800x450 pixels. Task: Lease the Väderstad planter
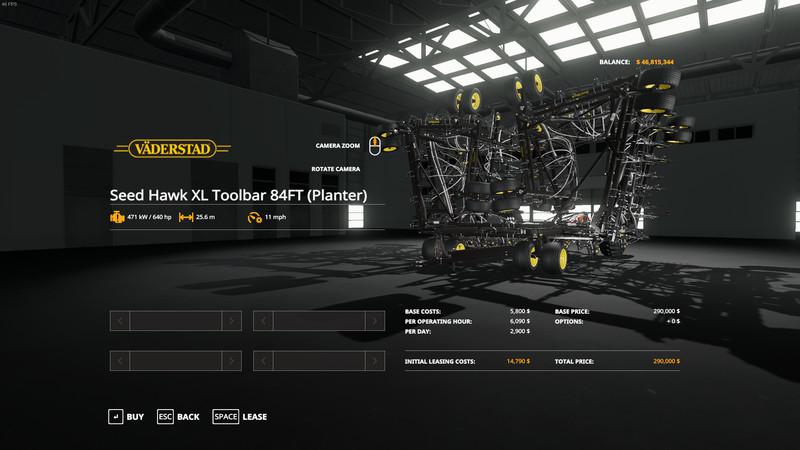[240, 416]
